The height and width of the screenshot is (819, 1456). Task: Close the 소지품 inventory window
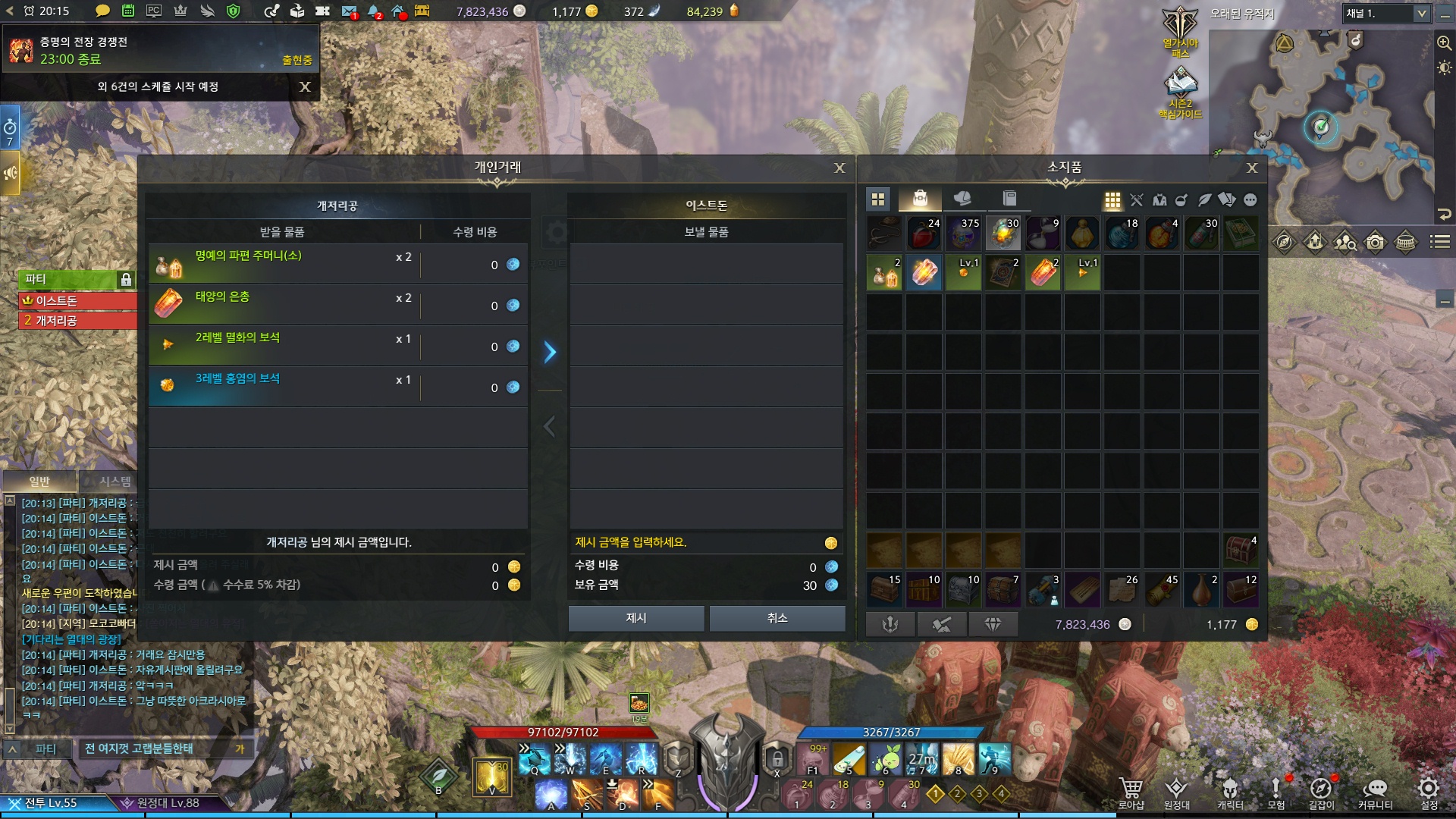[x=1252, y=168]
